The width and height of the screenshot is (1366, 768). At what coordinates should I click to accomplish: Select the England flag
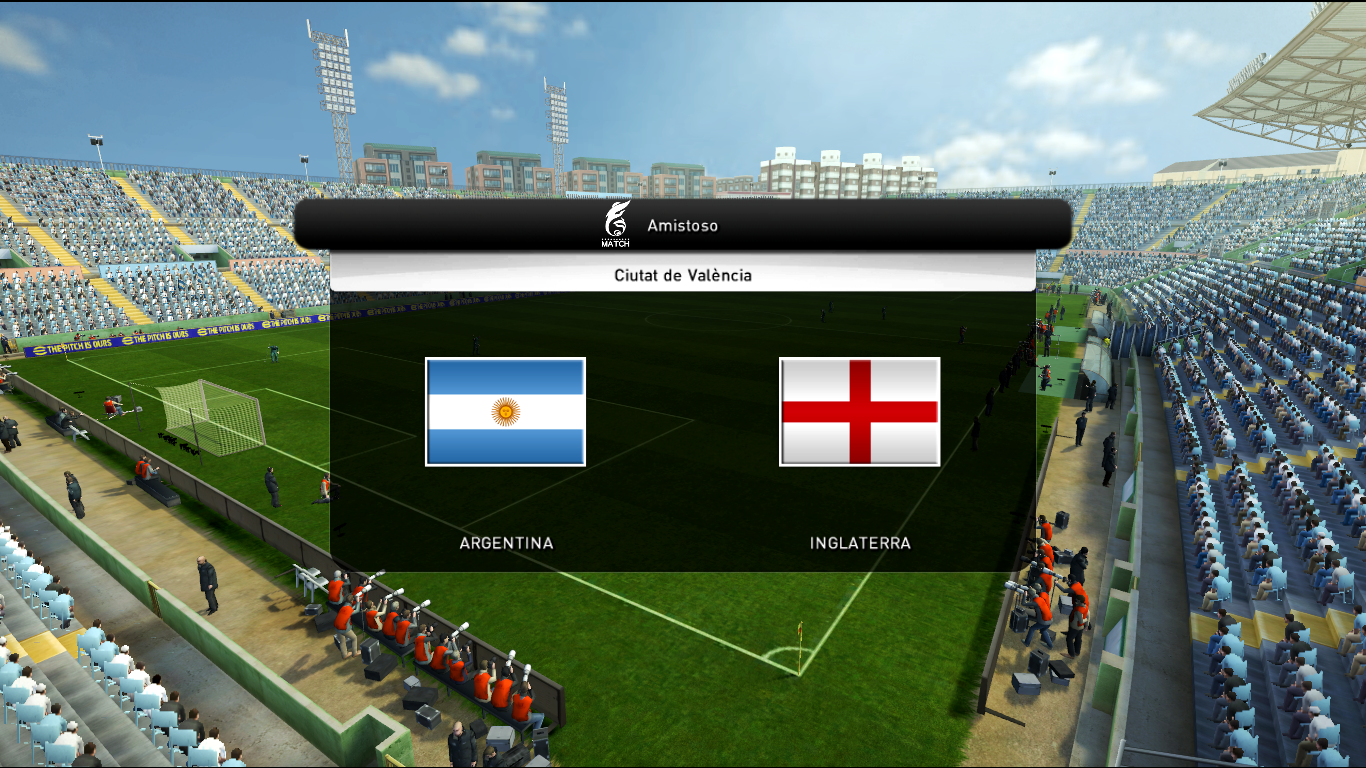(859, 411)
